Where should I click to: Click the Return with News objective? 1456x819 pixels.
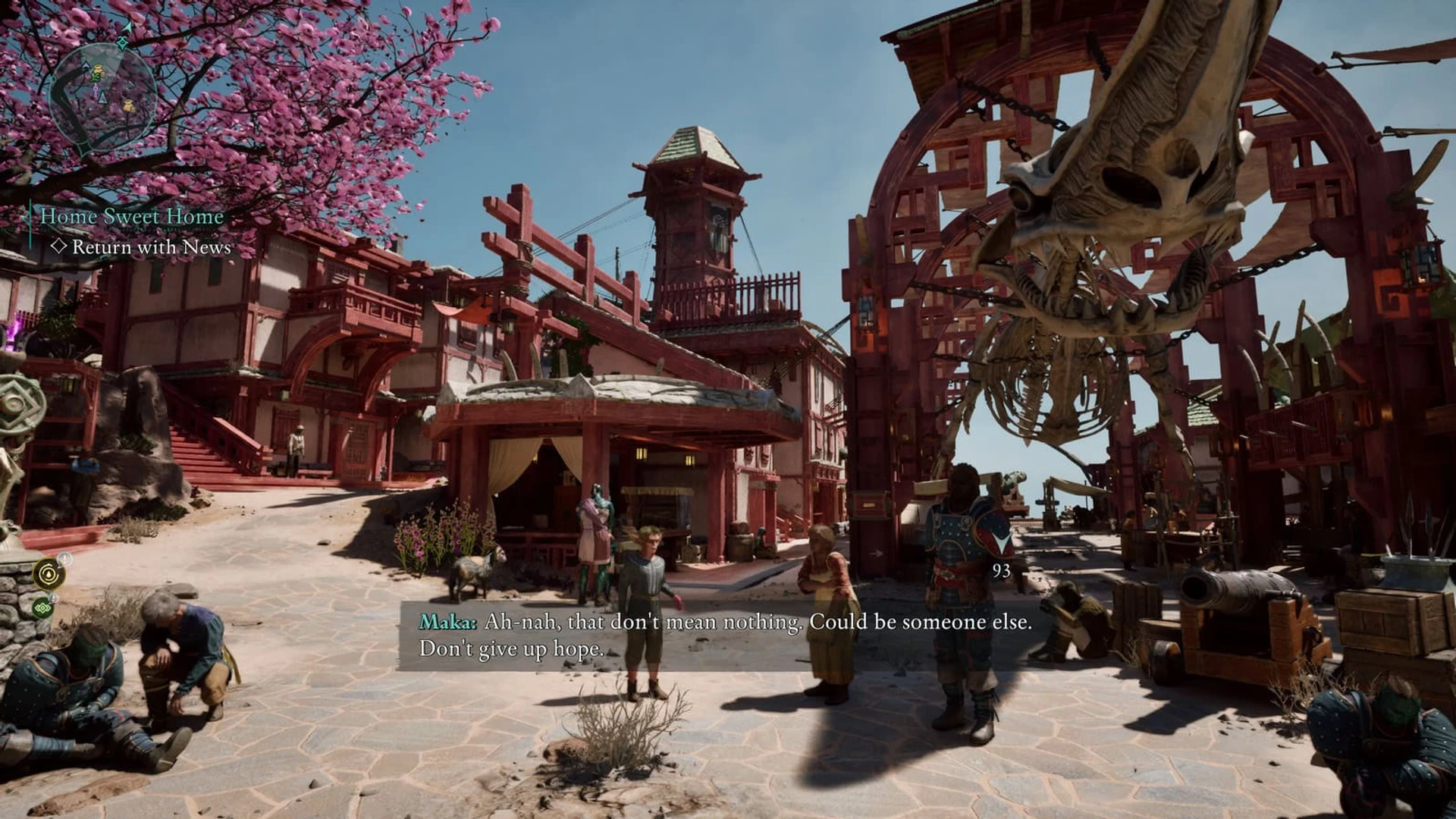[151, 247]
